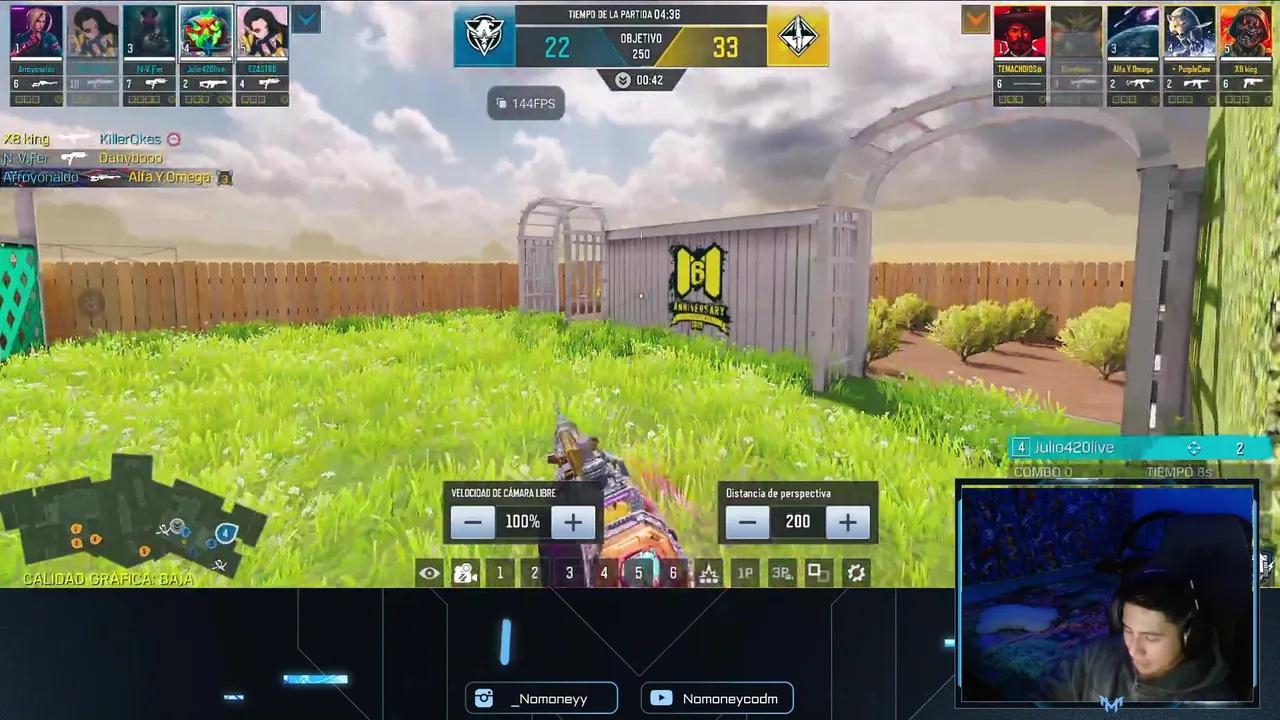Screen dimensions: 1280x720
Task: Select spectate slot 5 in the toolbar
Action: click(x=638, y=572)
